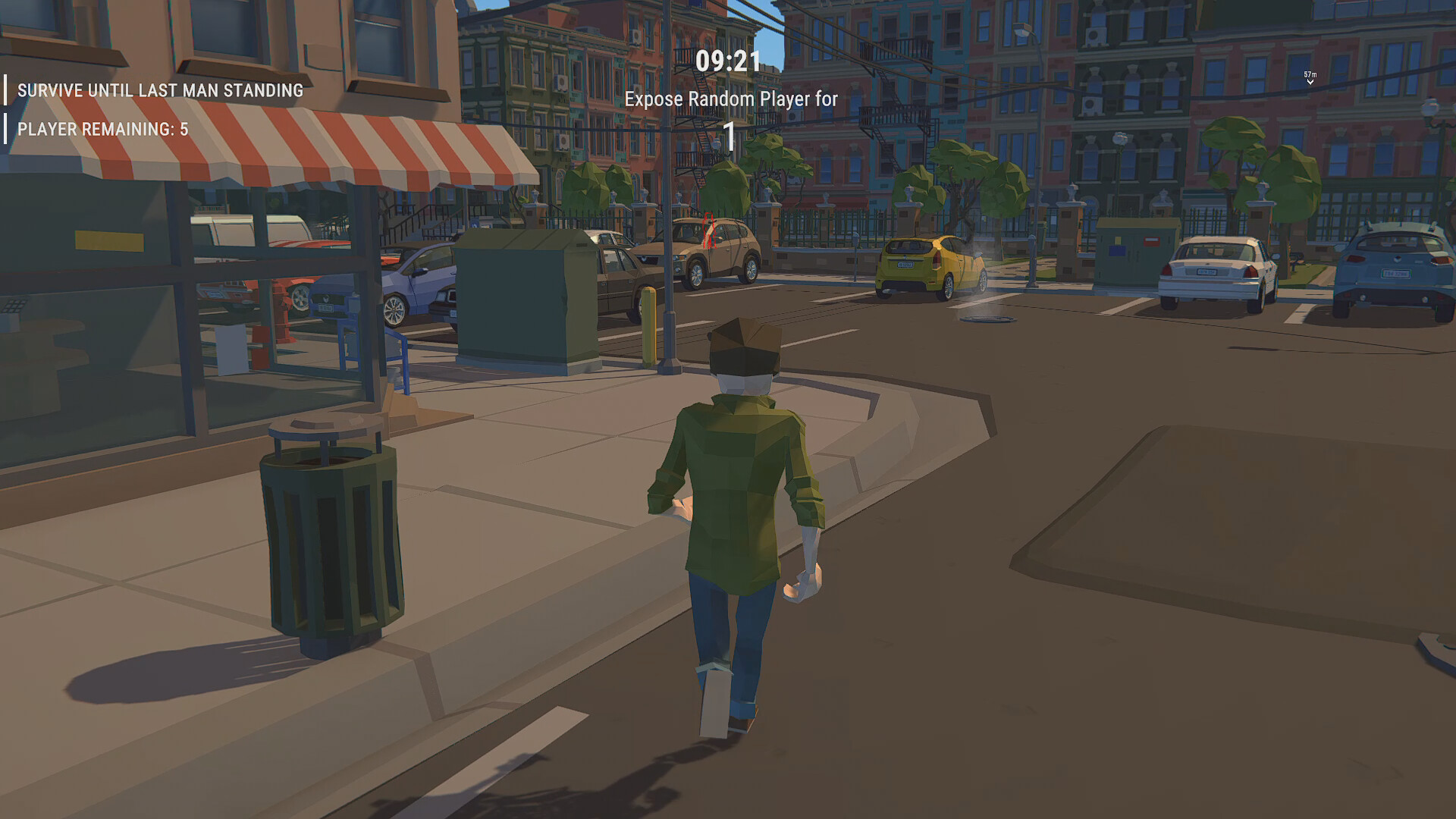Viewport: 1456px width, 819px height.
Task: Click the green trash can on sidewalk
Action: pyautogui.click(x=326, y=531)
